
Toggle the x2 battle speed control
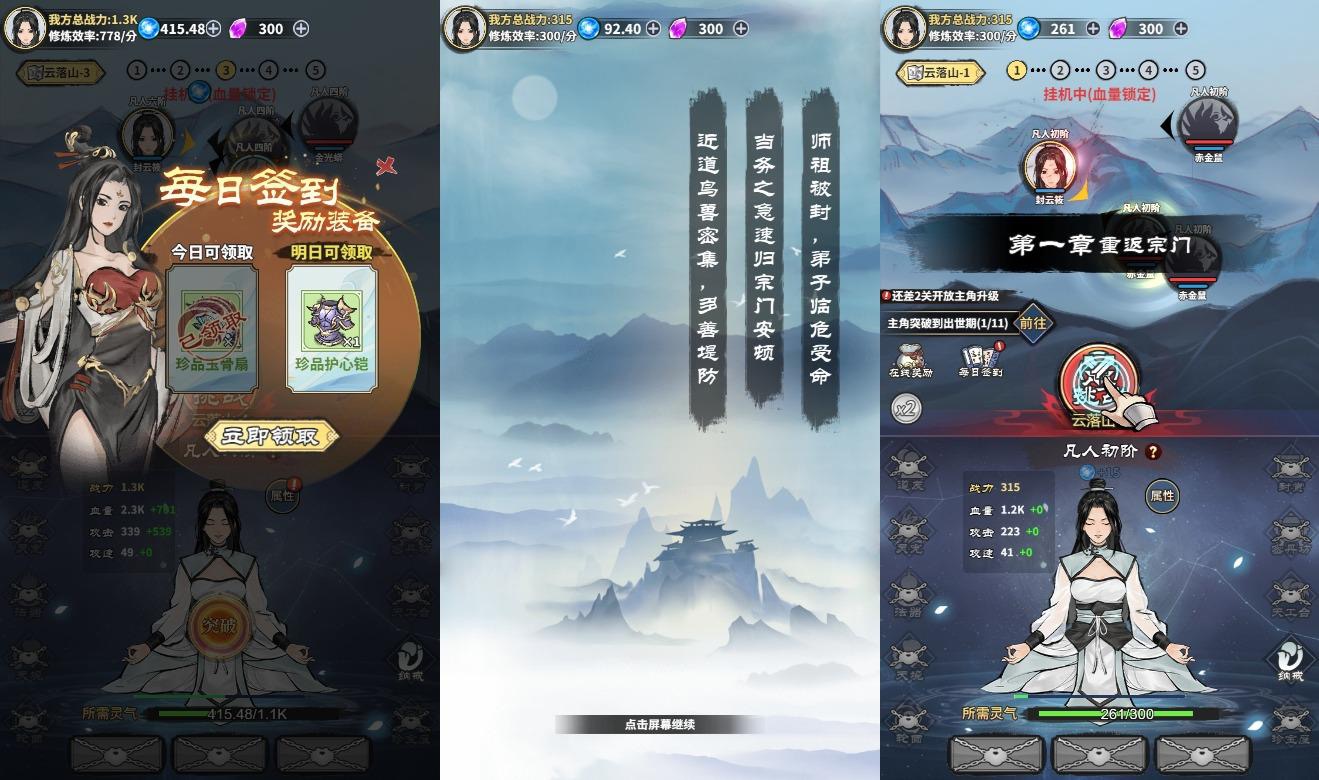906,408
